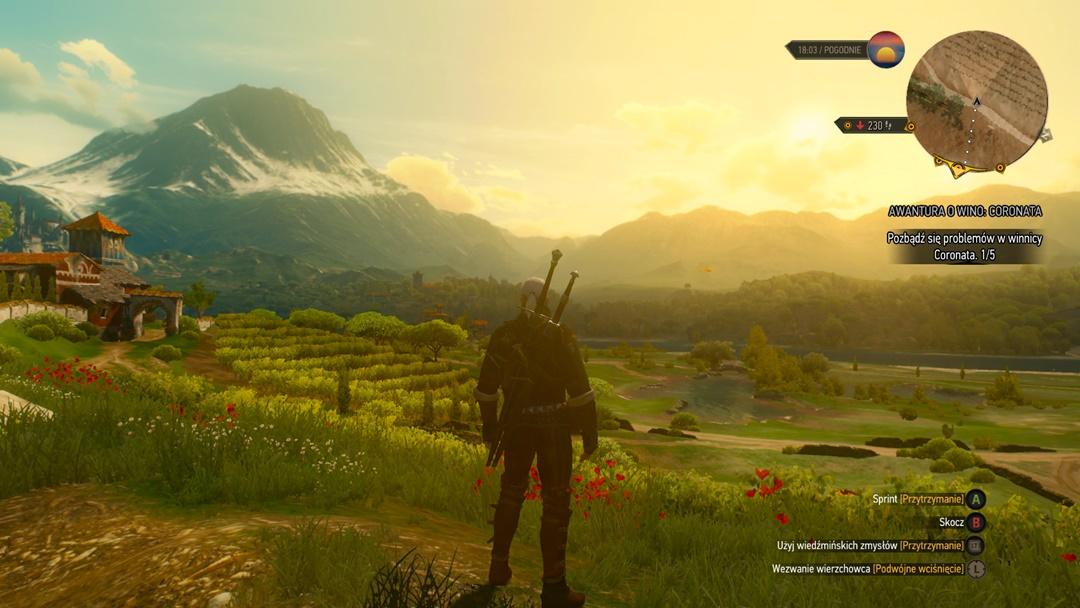Select the Awantura o wino: Coronata quest title
This screenshot has width=1080, height=608.
pos(964,211)
